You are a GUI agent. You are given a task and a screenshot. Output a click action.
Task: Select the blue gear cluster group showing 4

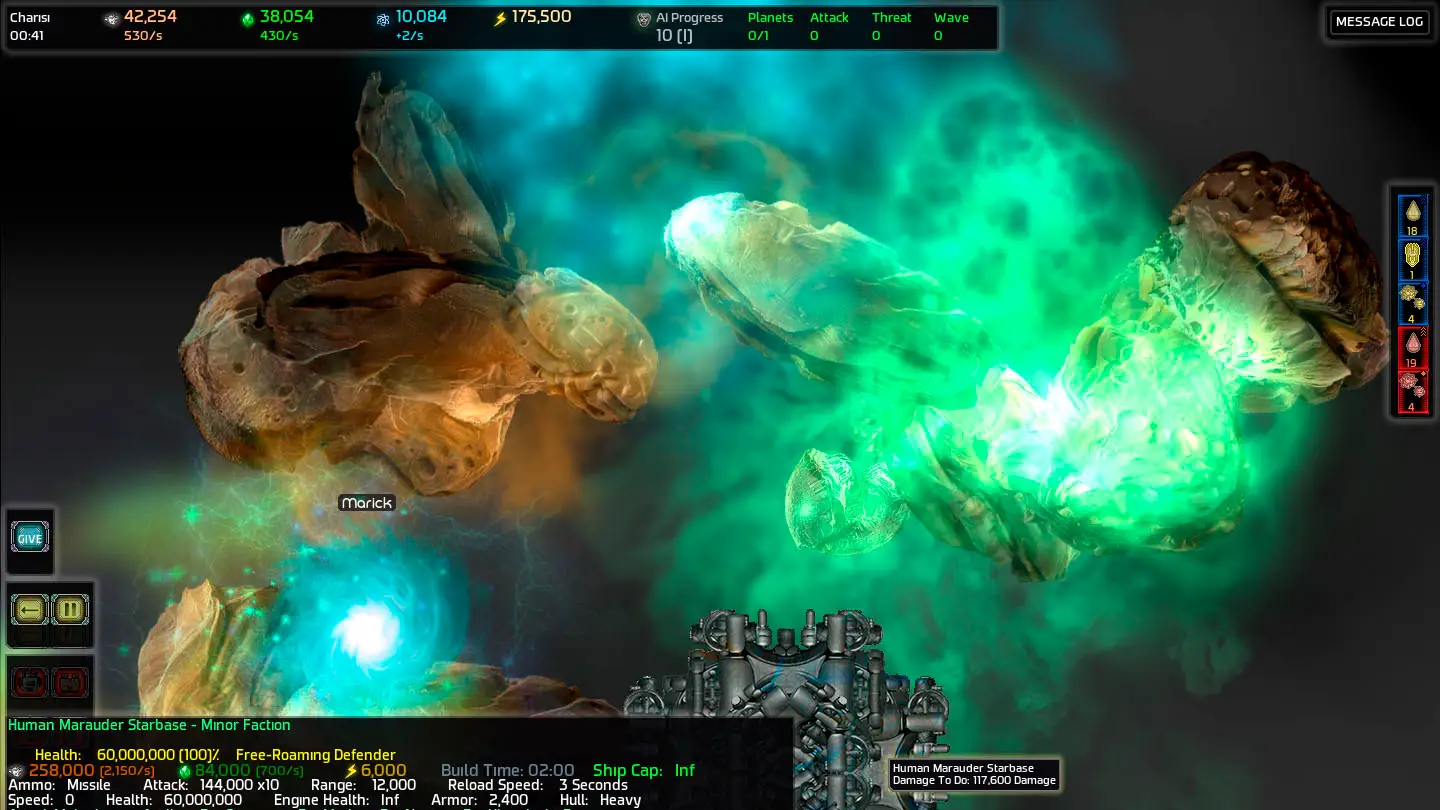(1413, 304)
